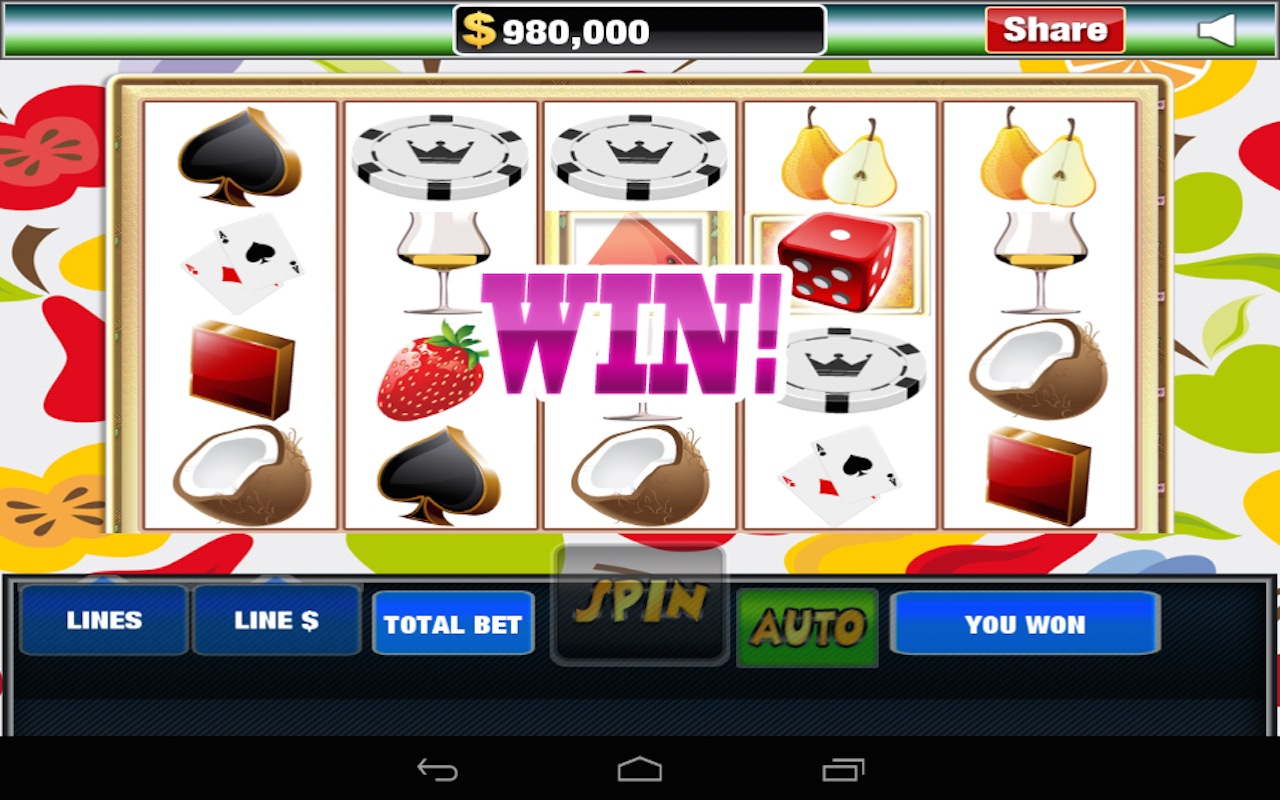Image resolution: width=1280 pixels, height=800 pixels.
Task: Open the LINES selector
Action: pyautogui.click(x=103, y=620)
